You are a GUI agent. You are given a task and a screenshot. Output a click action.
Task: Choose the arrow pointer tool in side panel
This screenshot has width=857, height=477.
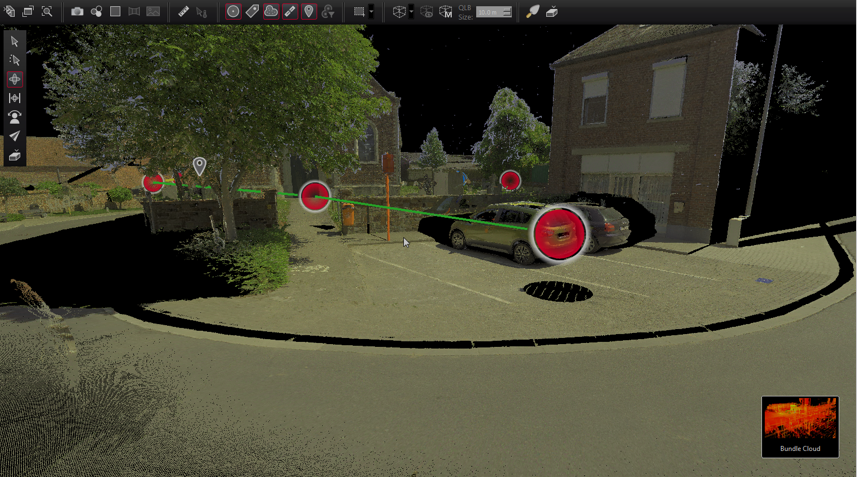14,41
